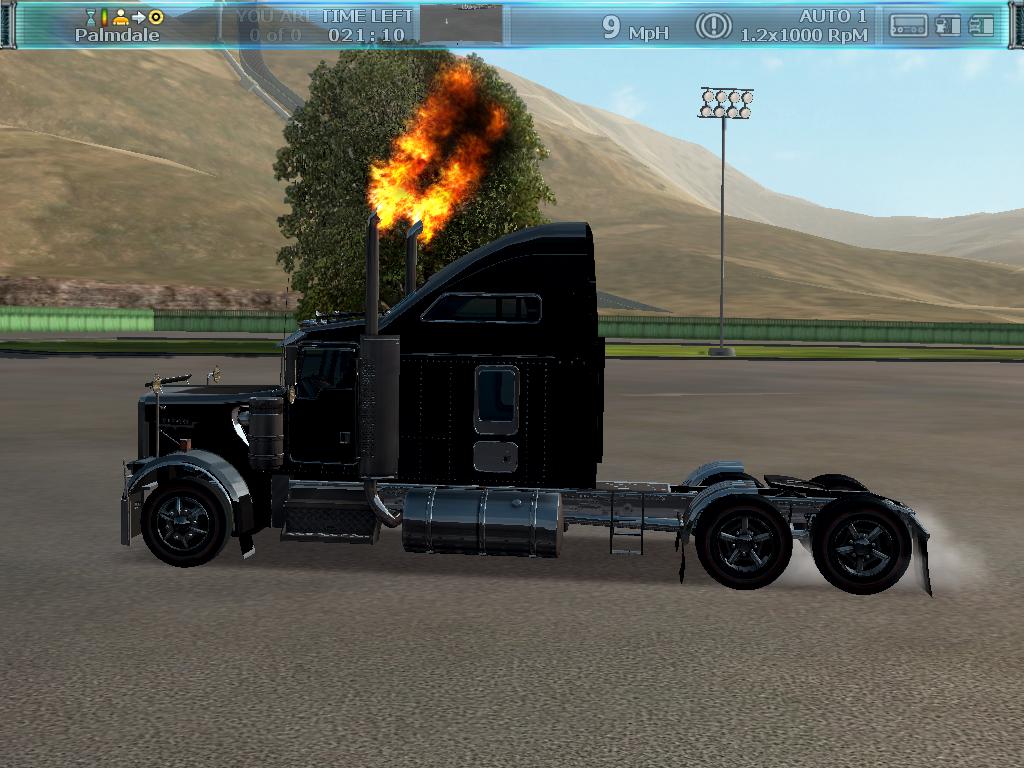1024x768 pixels.
Task: Click the rightmost truck status icon
Action: 982,26
